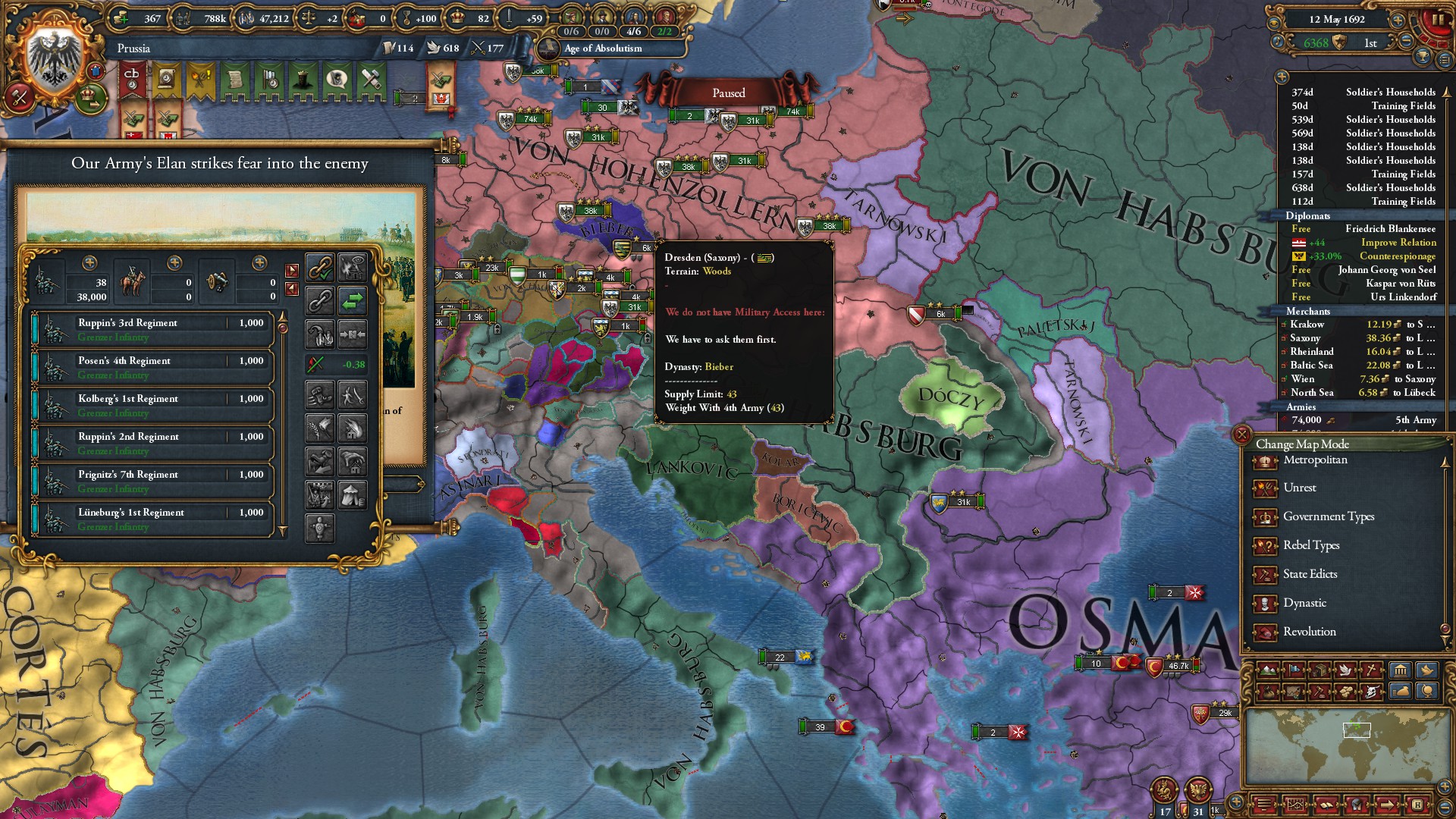The image size is (1456, 819).
Task: Select Dynastic map mode entry
Action: click(1304, 603)
